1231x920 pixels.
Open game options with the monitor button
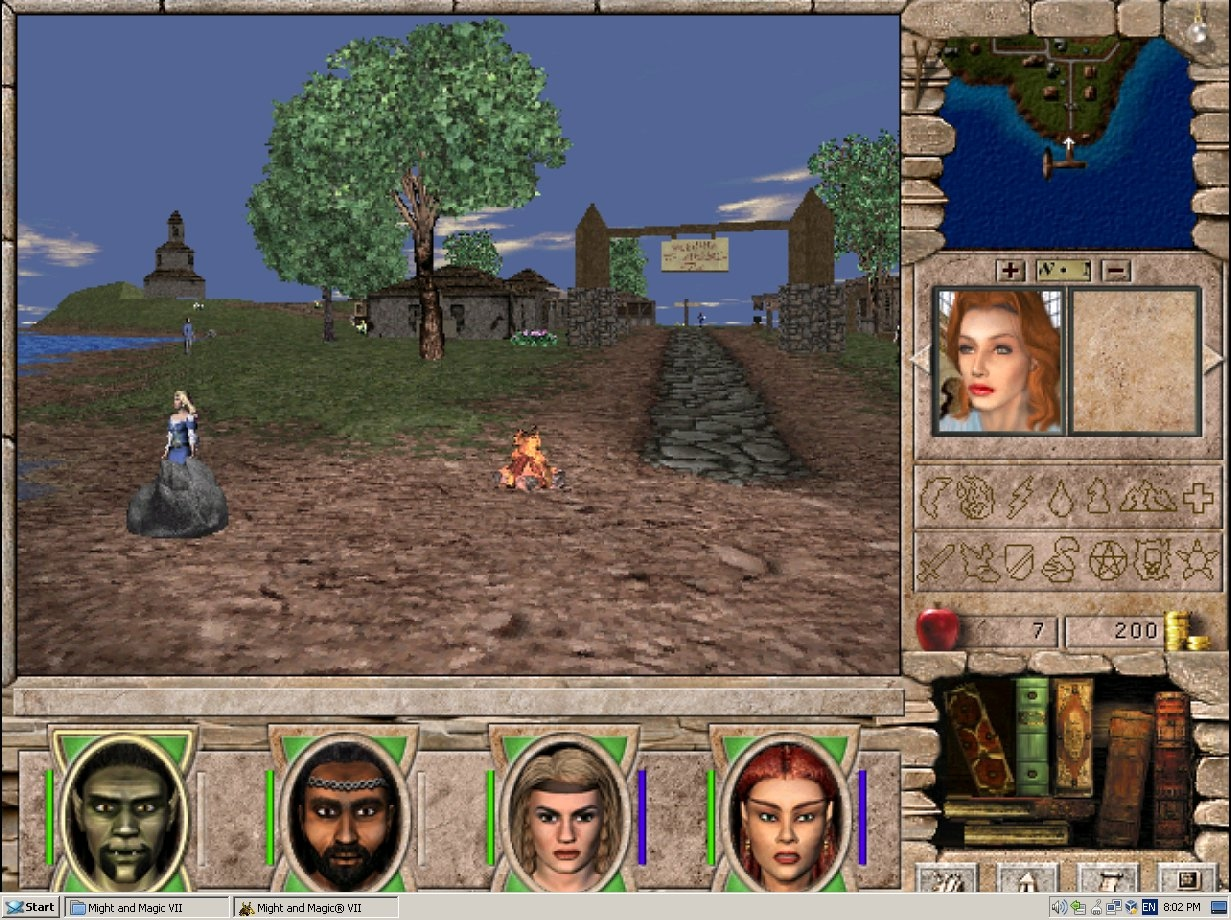pos(1187,879)
